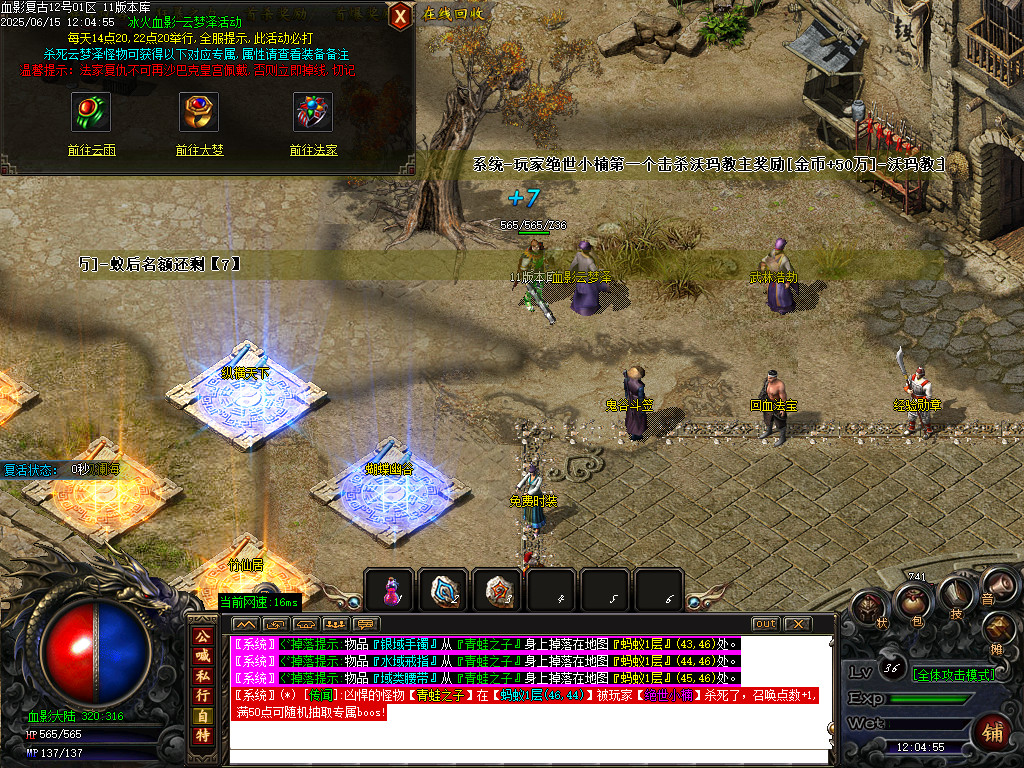Follow the 前往法家 link
Screen dimensions: 1024x768
313,150
